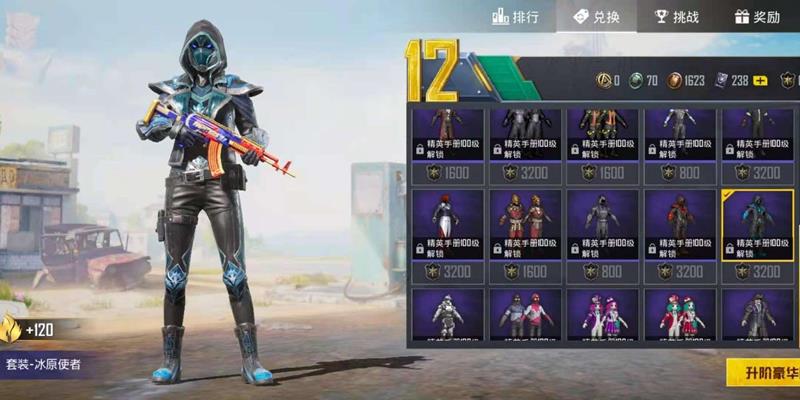Select the white armored suit outfit
This screenshot has height=400, width=800.
pyautogui.click(x=447, y=315)
